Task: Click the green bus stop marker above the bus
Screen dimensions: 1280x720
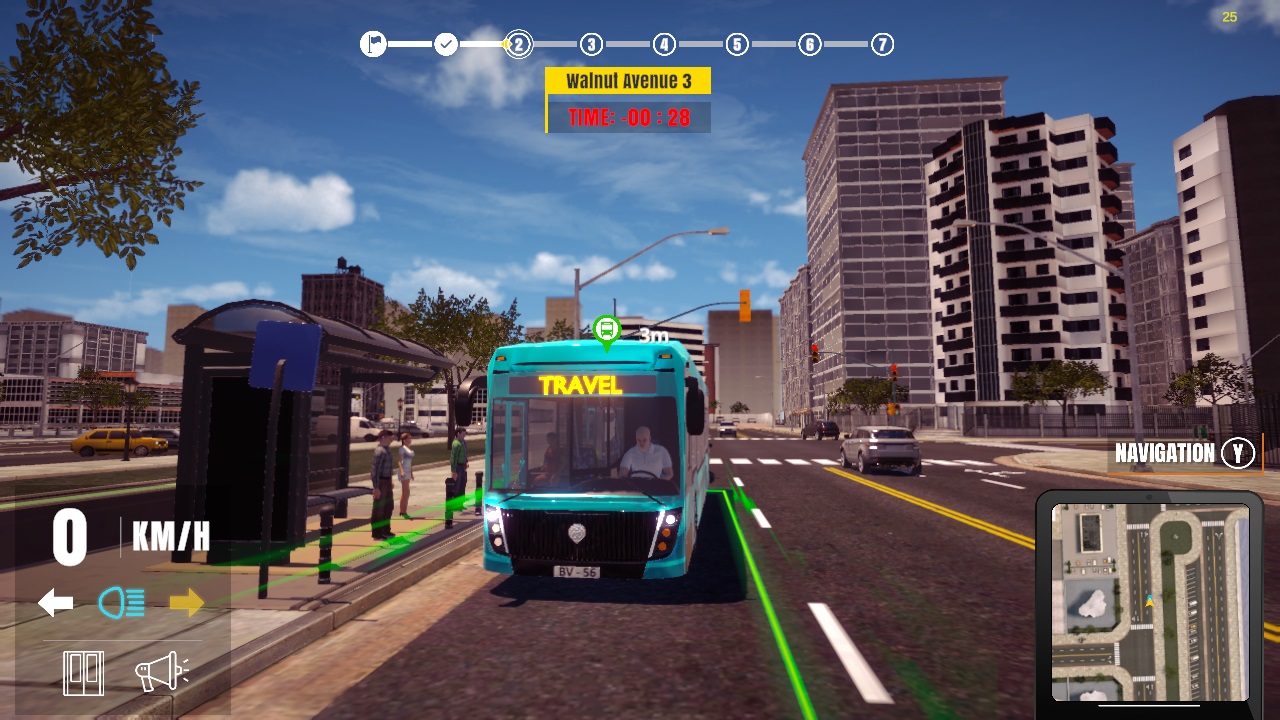Action: click(608, 328)
